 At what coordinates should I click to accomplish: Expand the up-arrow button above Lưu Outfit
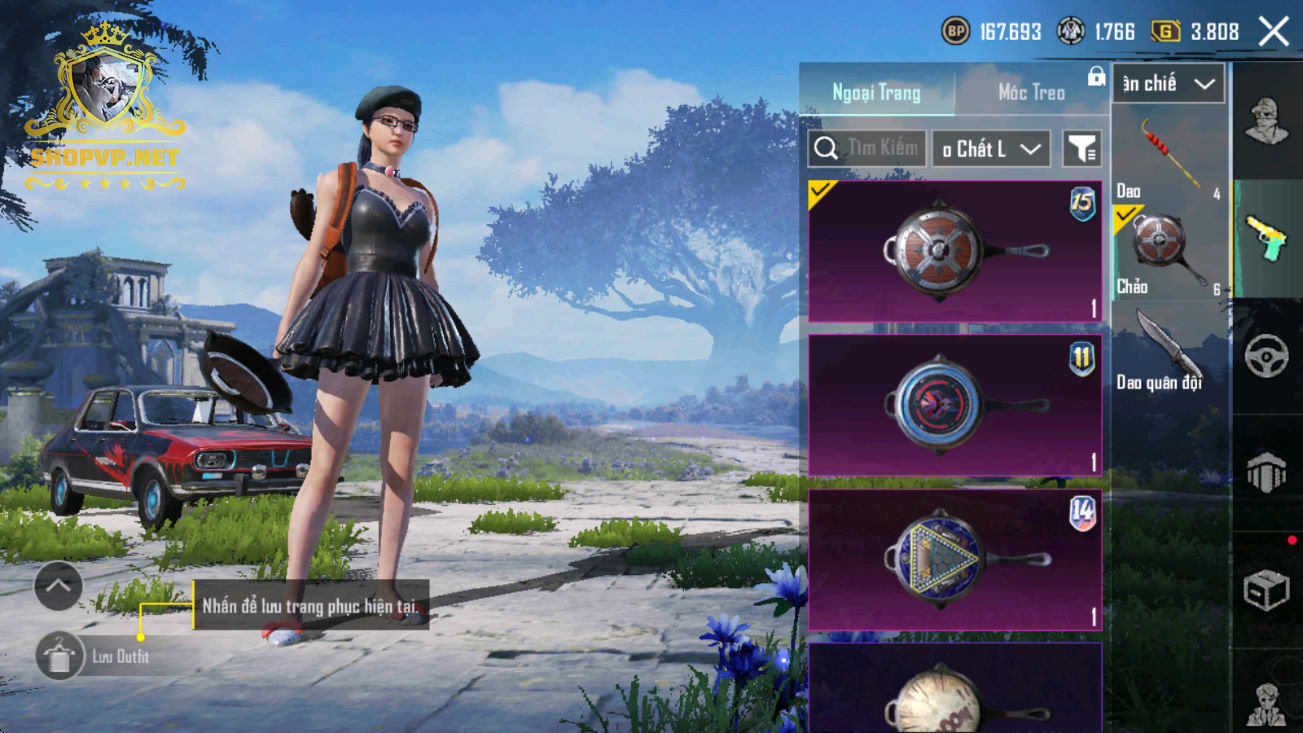(x=58, y=587)
